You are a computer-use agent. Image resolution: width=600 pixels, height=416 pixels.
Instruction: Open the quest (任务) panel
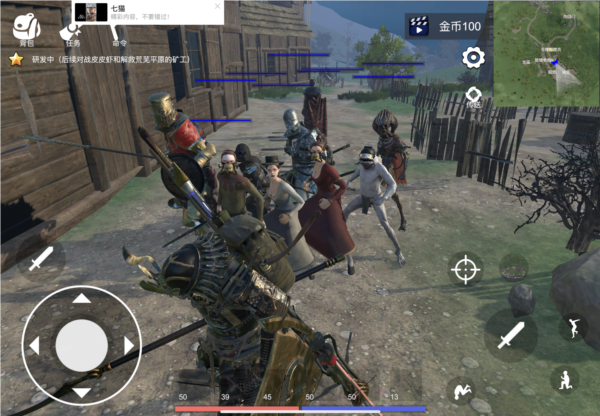pyautogui.click(x=72, y=30)
